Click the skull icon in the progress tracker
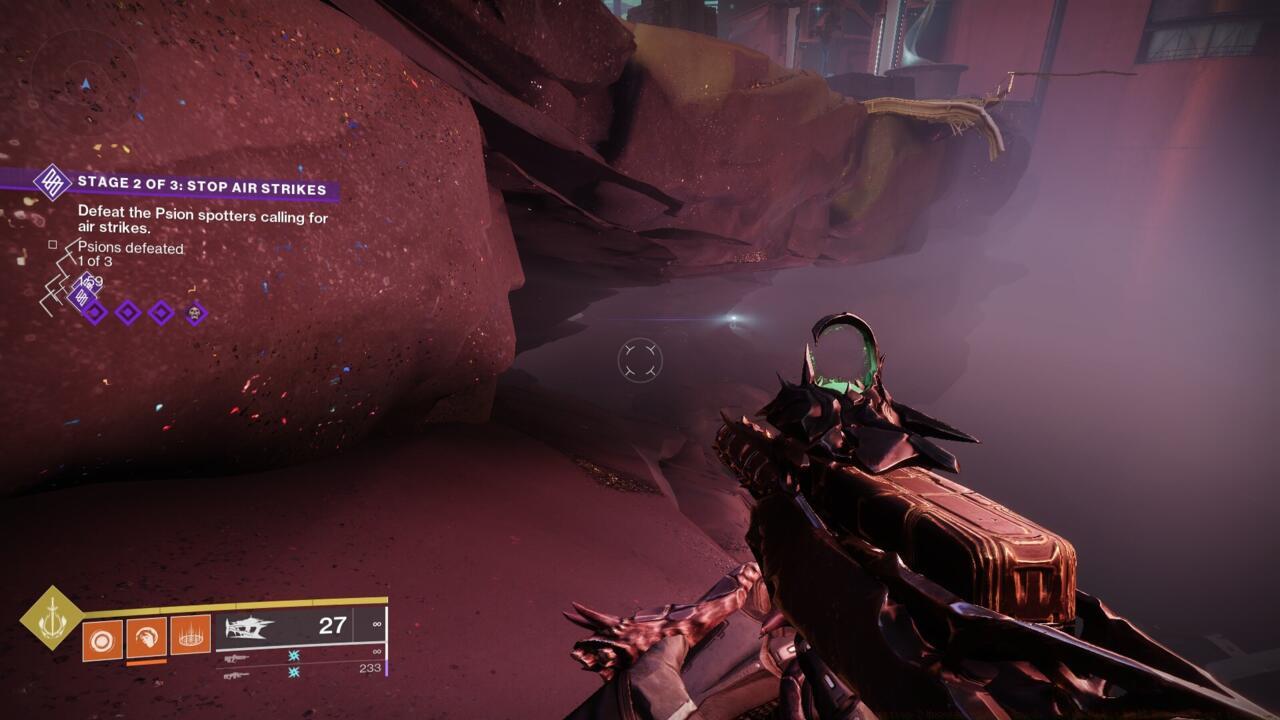 196,313
